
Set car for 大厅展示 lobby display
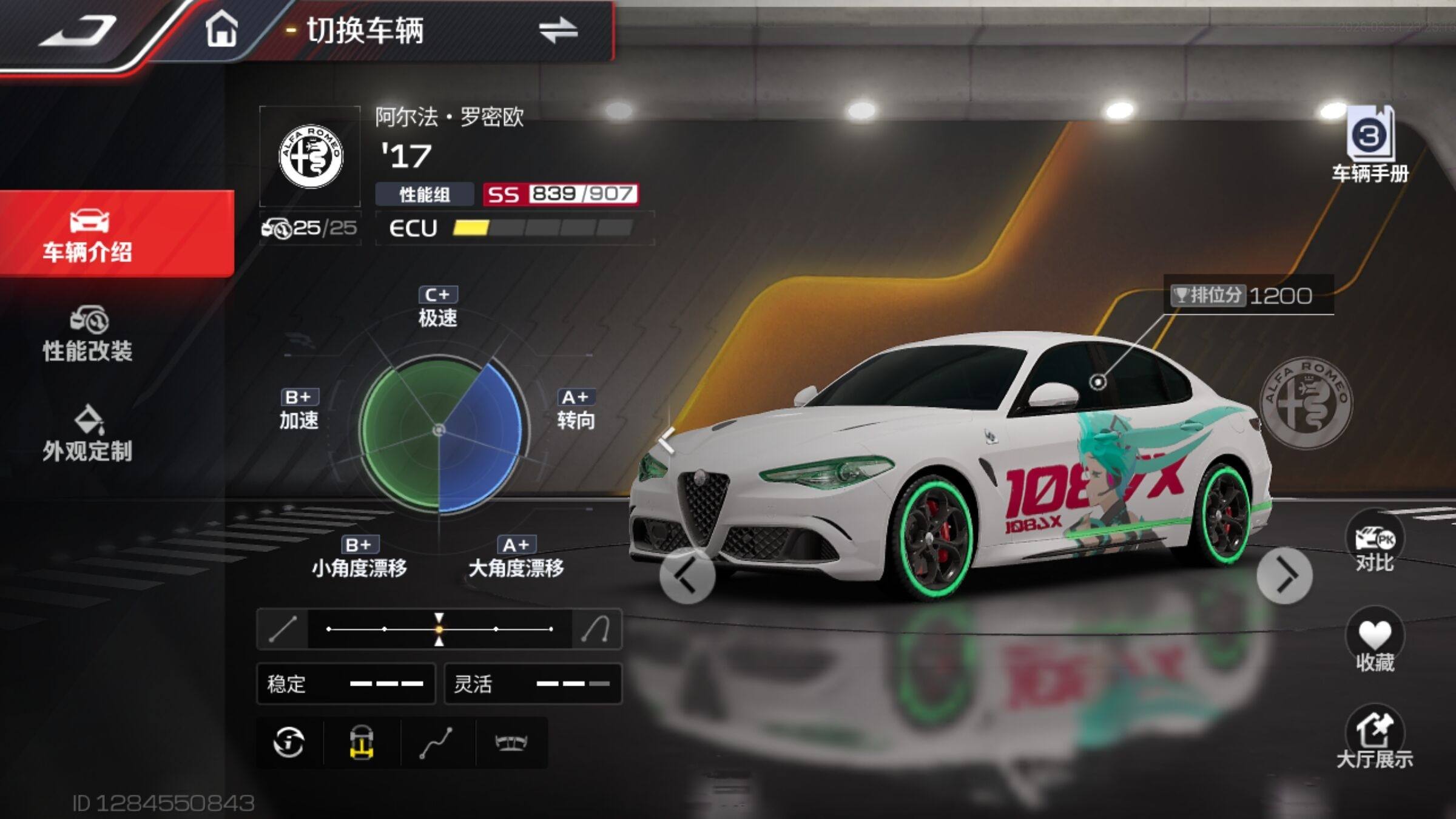pos(1374,739)
